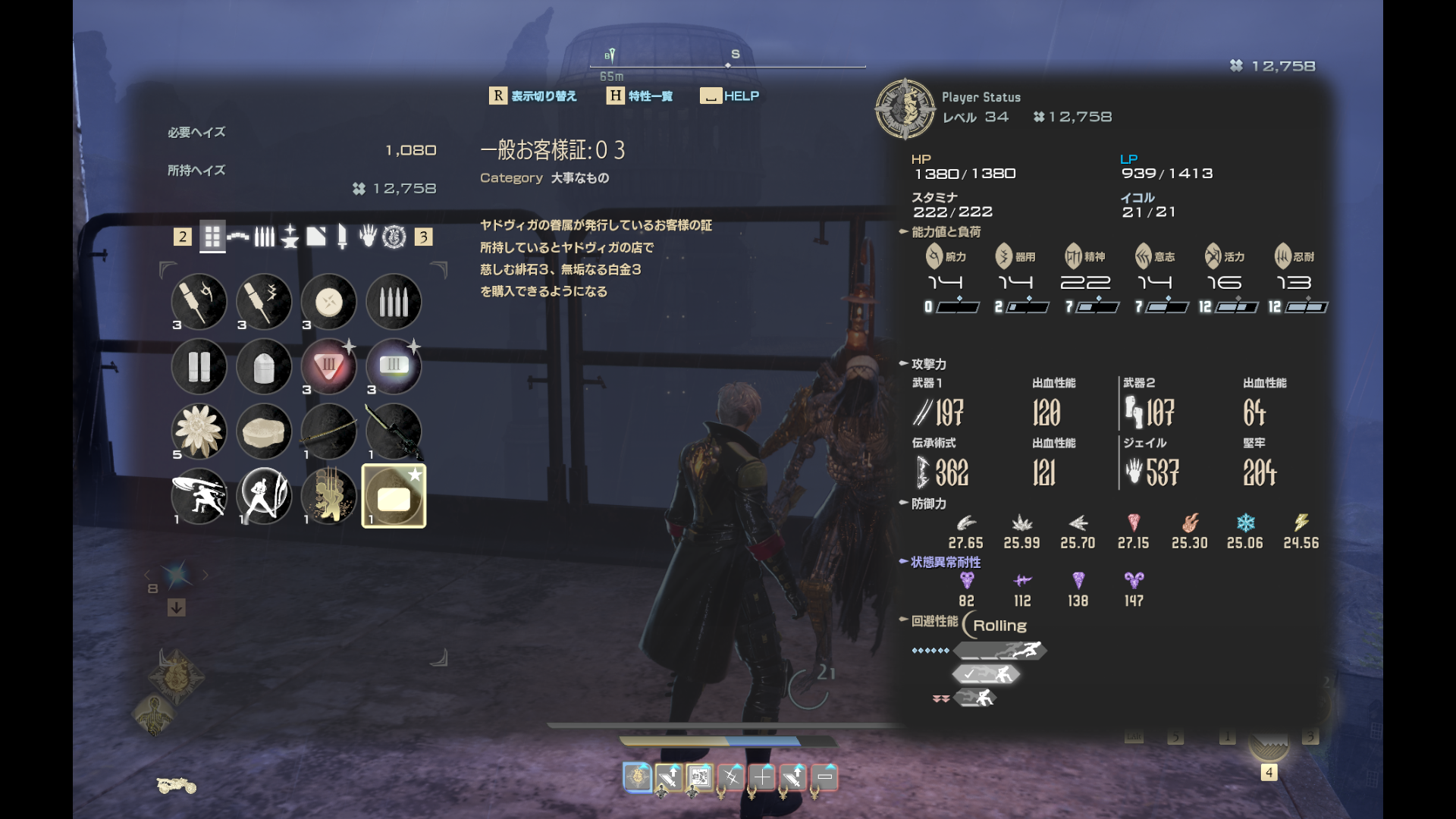Choose the white rectangular III gem
This screenshot has height=819, width=1456.
click(394, 367)
